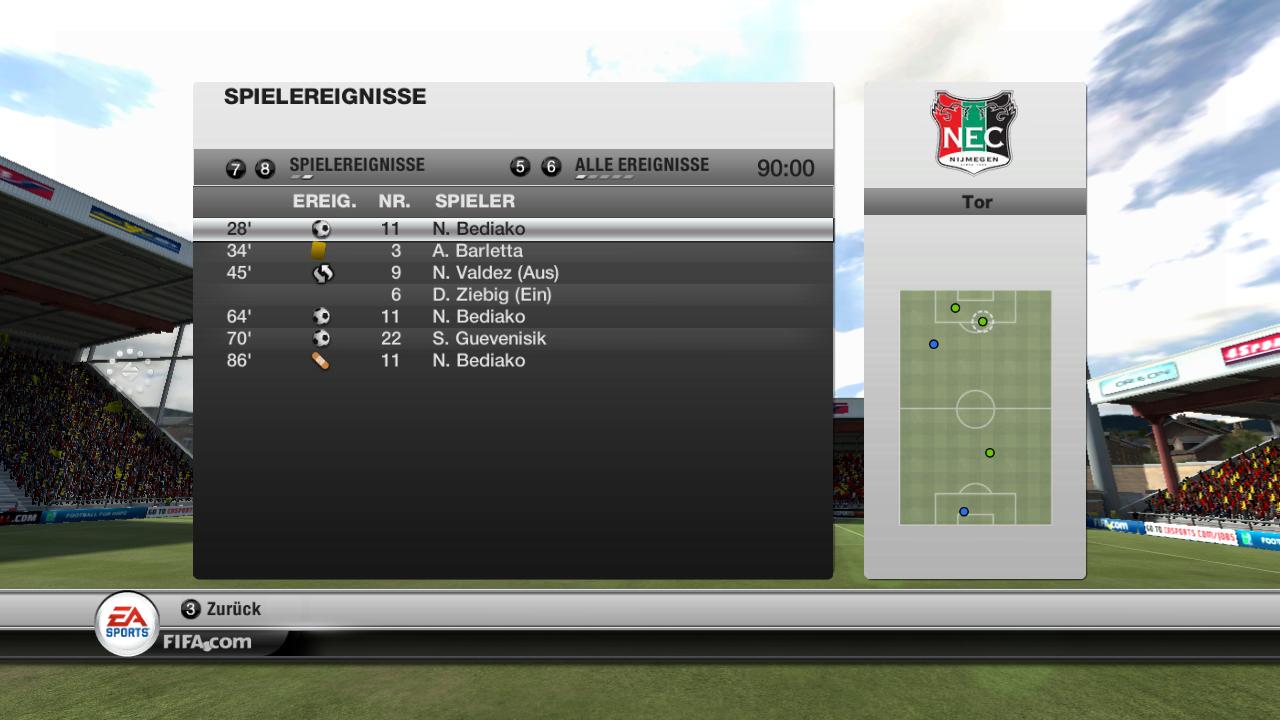Open the Spielereignisse tab

click(x=356, y=166)
